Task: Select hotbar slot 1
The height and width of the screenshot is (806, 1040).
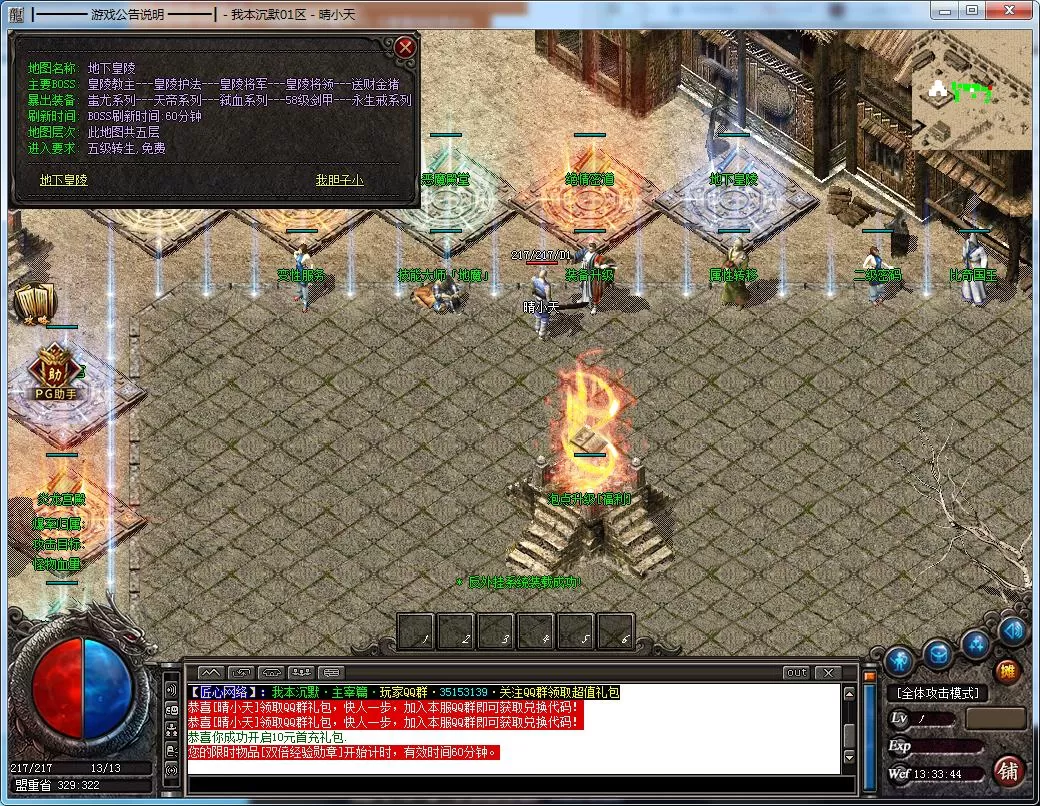Action: click(416, 631)
